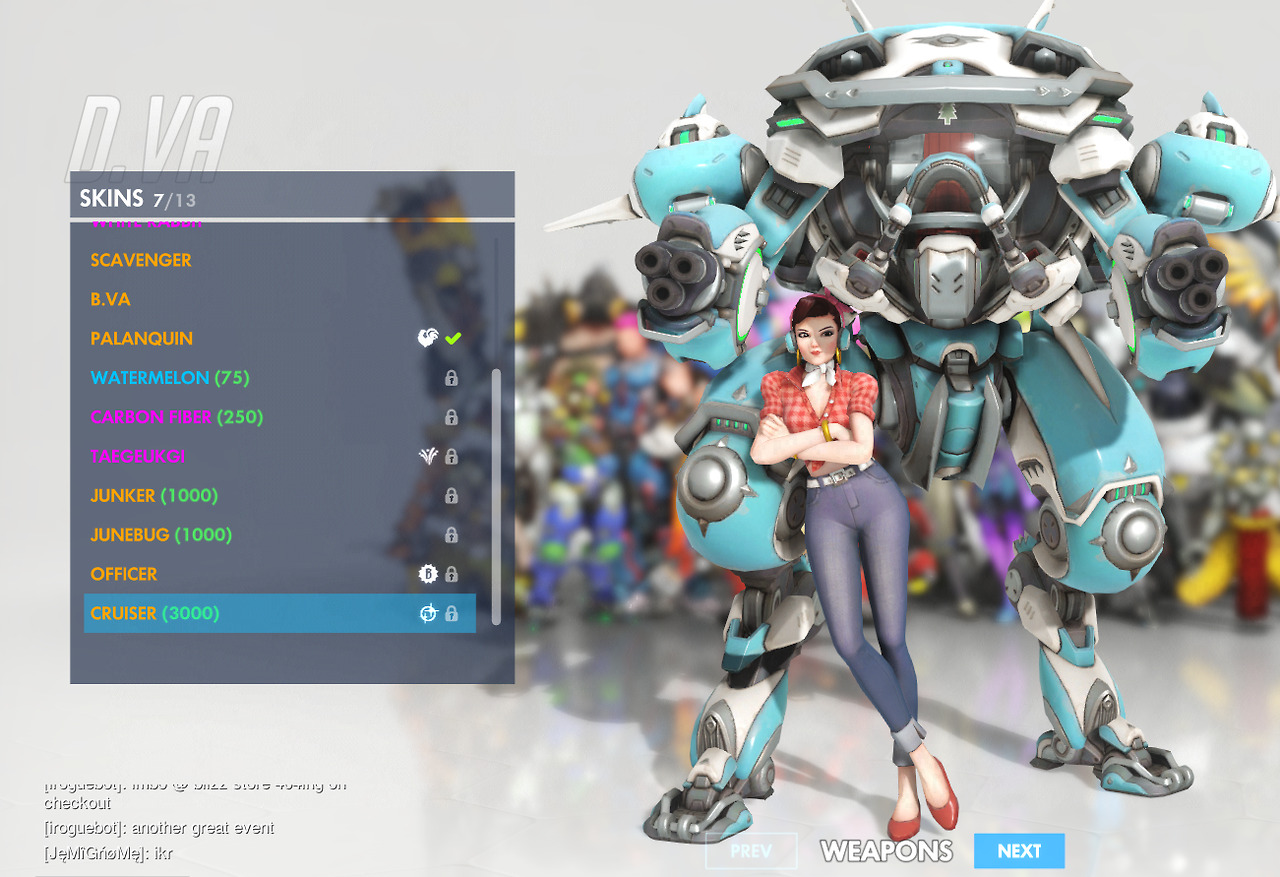Click the NEXT button
The height and width of the screenshot is (877, 1280).
pos(1019,851)
